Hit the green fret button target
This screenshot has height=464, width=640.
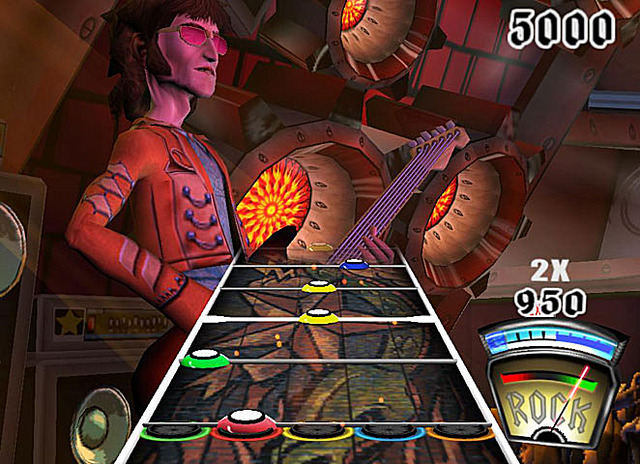click(171, 431)
